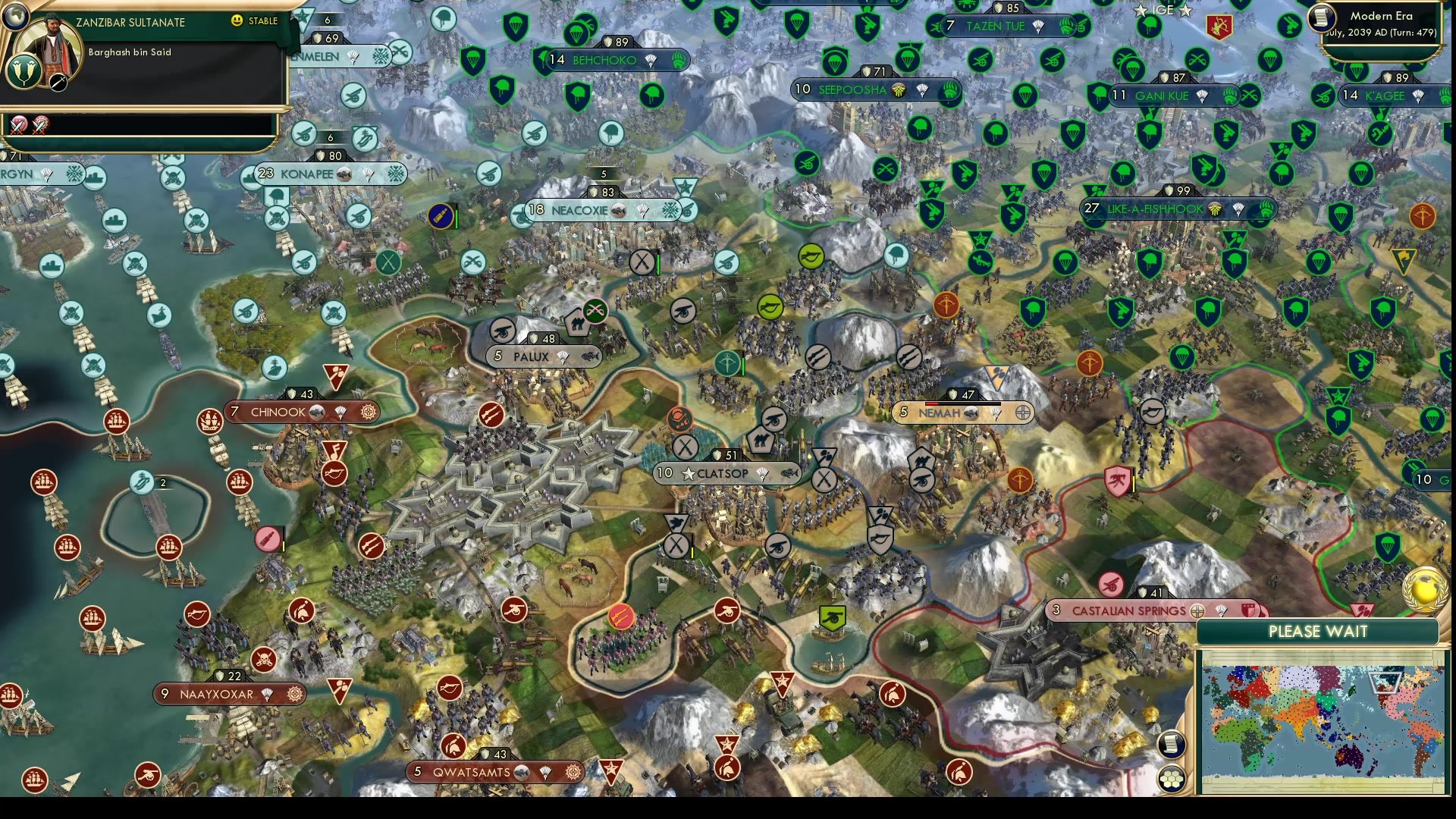The image size is (1456, 819).
Task: Click a crossed-swords war icon in Zanzibar panel
Action: 19,125
